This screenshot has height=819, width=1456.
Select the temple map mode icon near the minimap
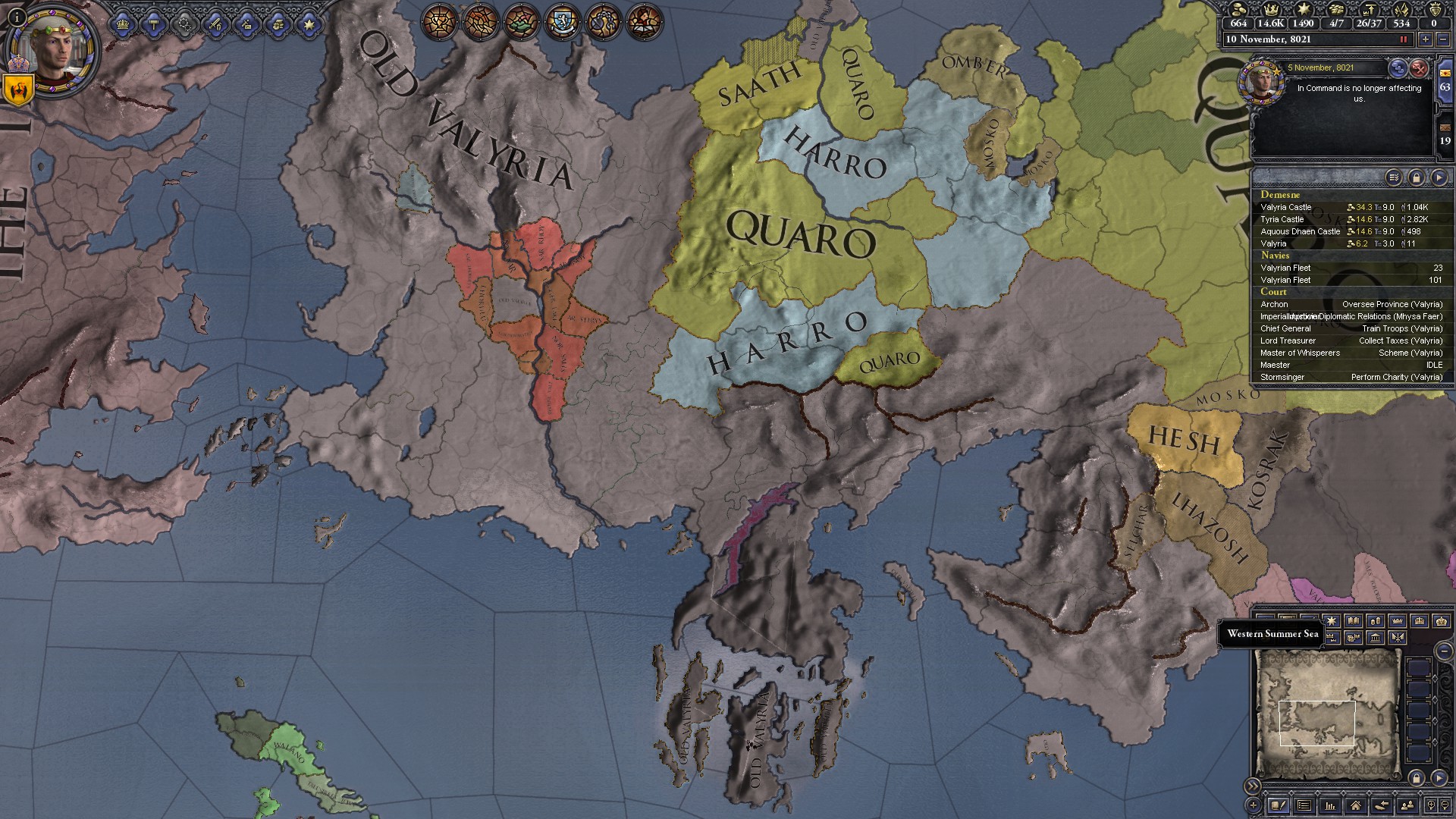point(1376,639)
